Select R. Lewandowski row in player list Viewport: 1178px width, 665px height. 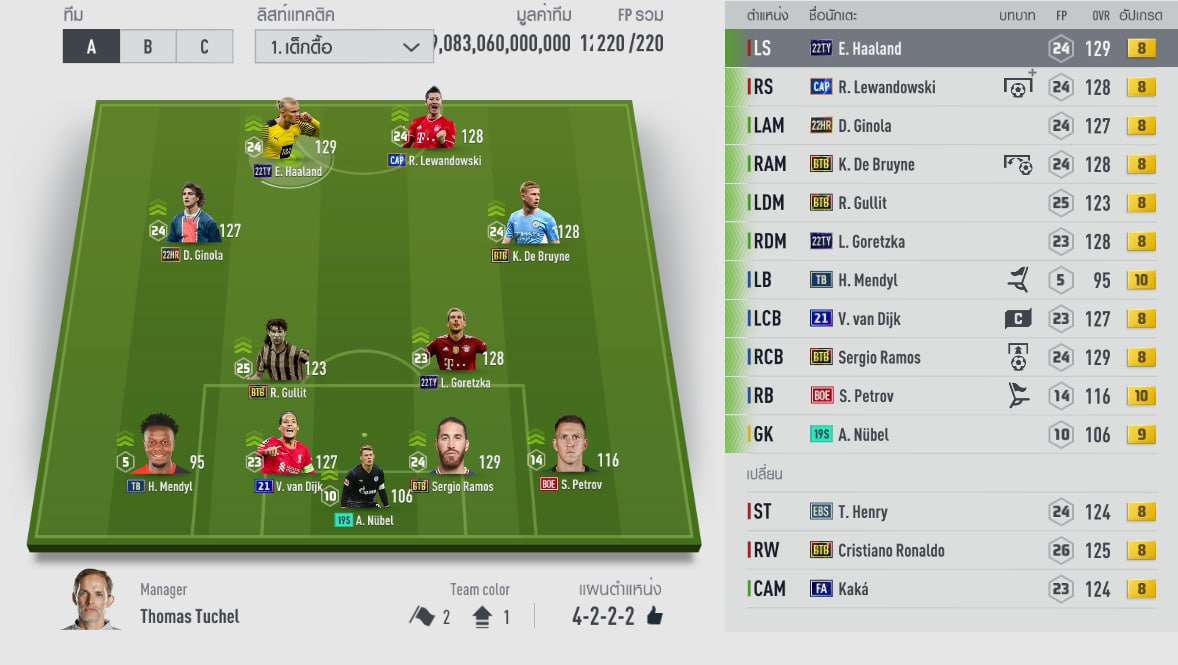pyautogui.click(x=950, y=87)
